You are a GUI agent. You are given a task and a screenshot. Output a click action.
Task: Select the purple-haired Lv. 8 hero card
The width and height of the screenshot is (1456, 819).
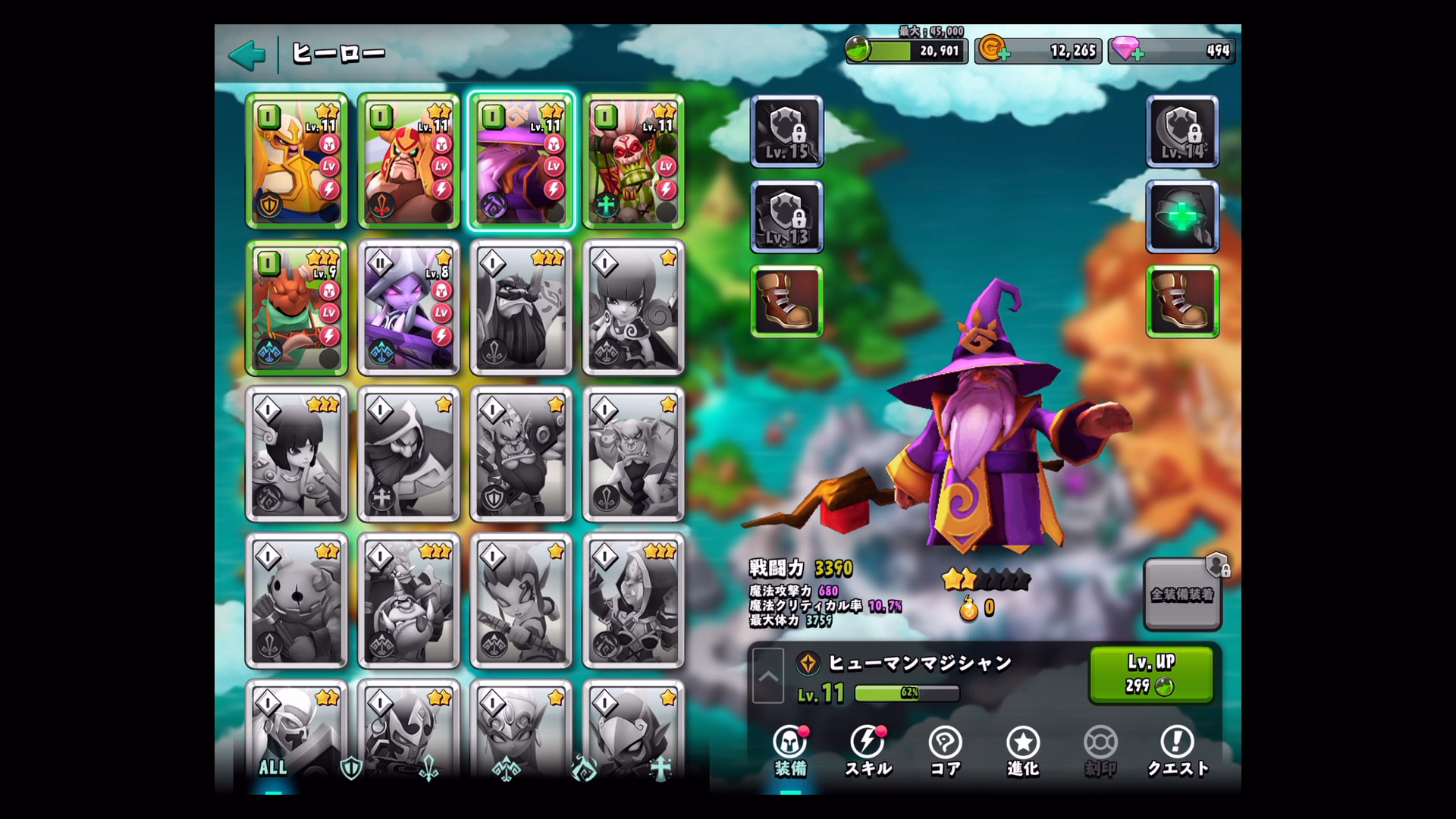point(409,308)
